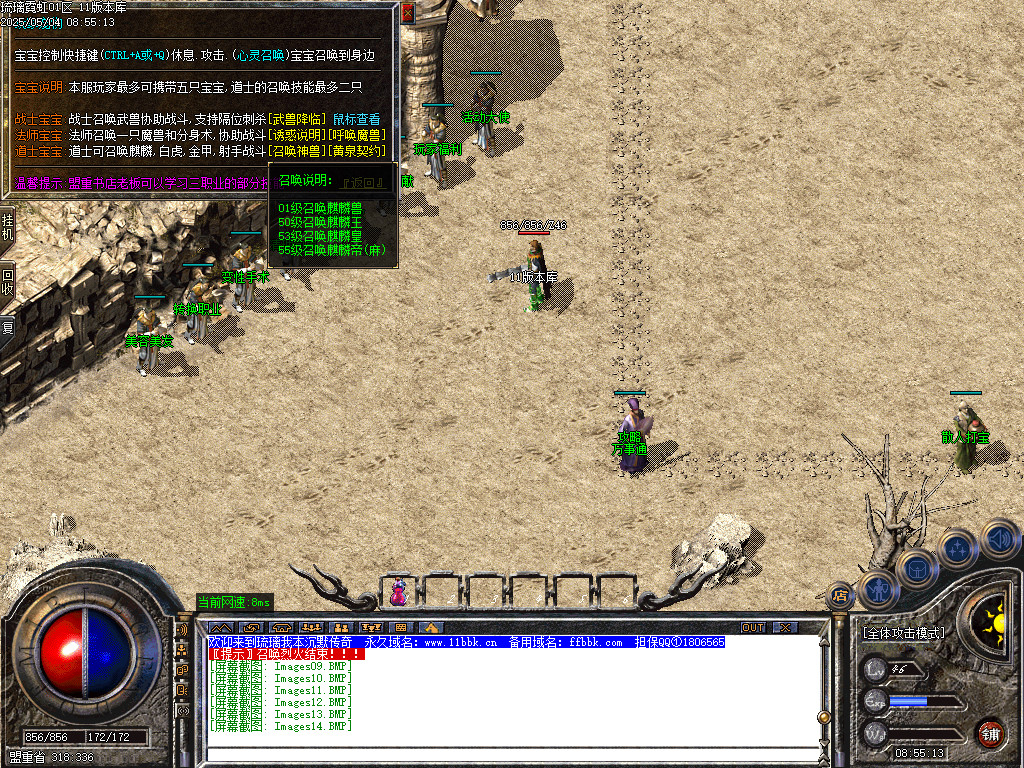Close the chat panel with its X button
Viewport: 1024px width, 768px height.
(786, 627)
